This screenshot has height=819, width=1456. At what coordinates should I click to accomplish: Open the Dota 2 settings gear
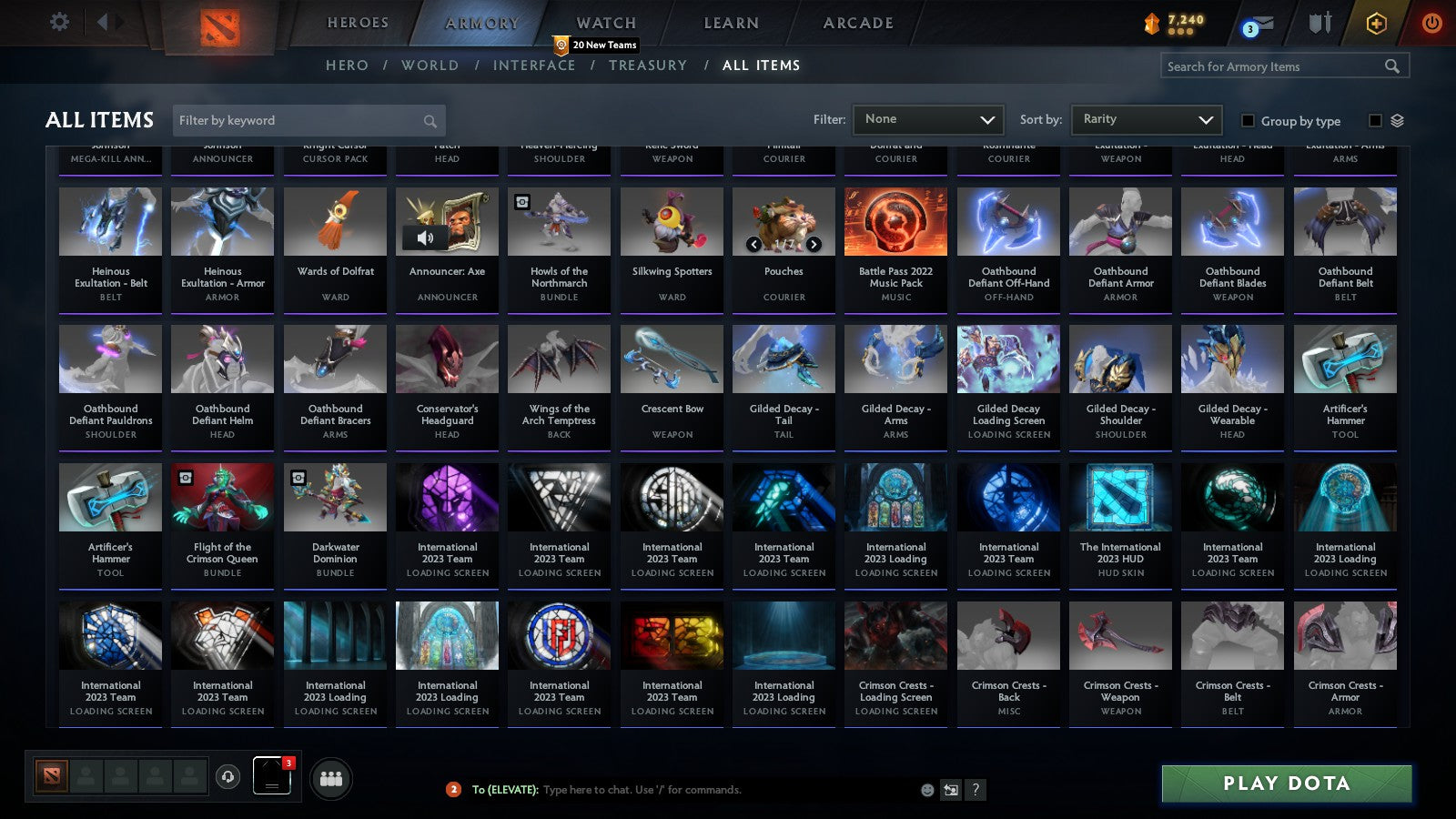click(x=59, y=23)
